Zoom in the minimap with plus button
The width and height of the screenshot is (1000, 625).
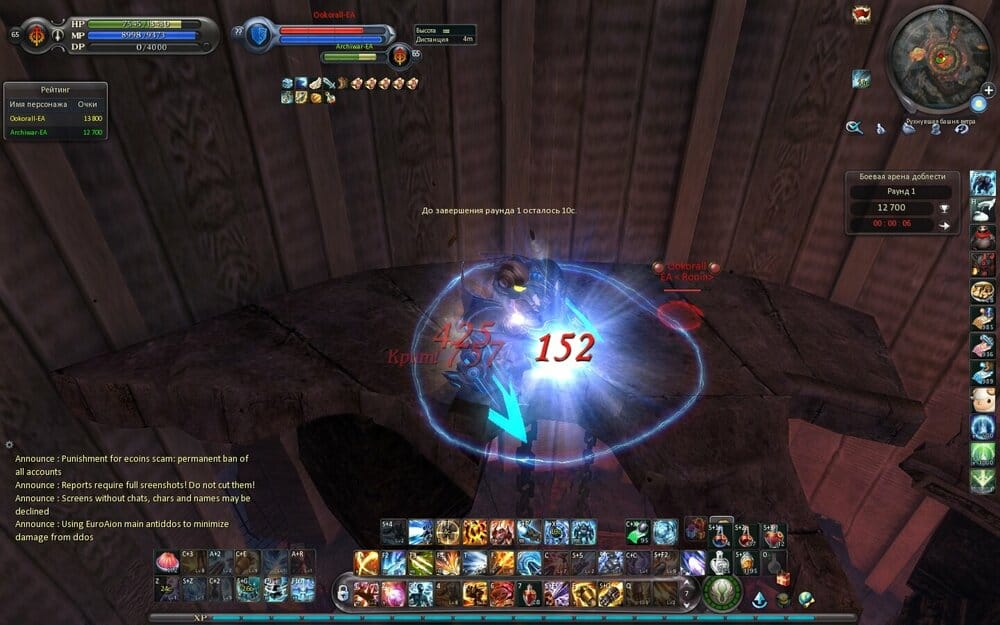pos(988,90)
